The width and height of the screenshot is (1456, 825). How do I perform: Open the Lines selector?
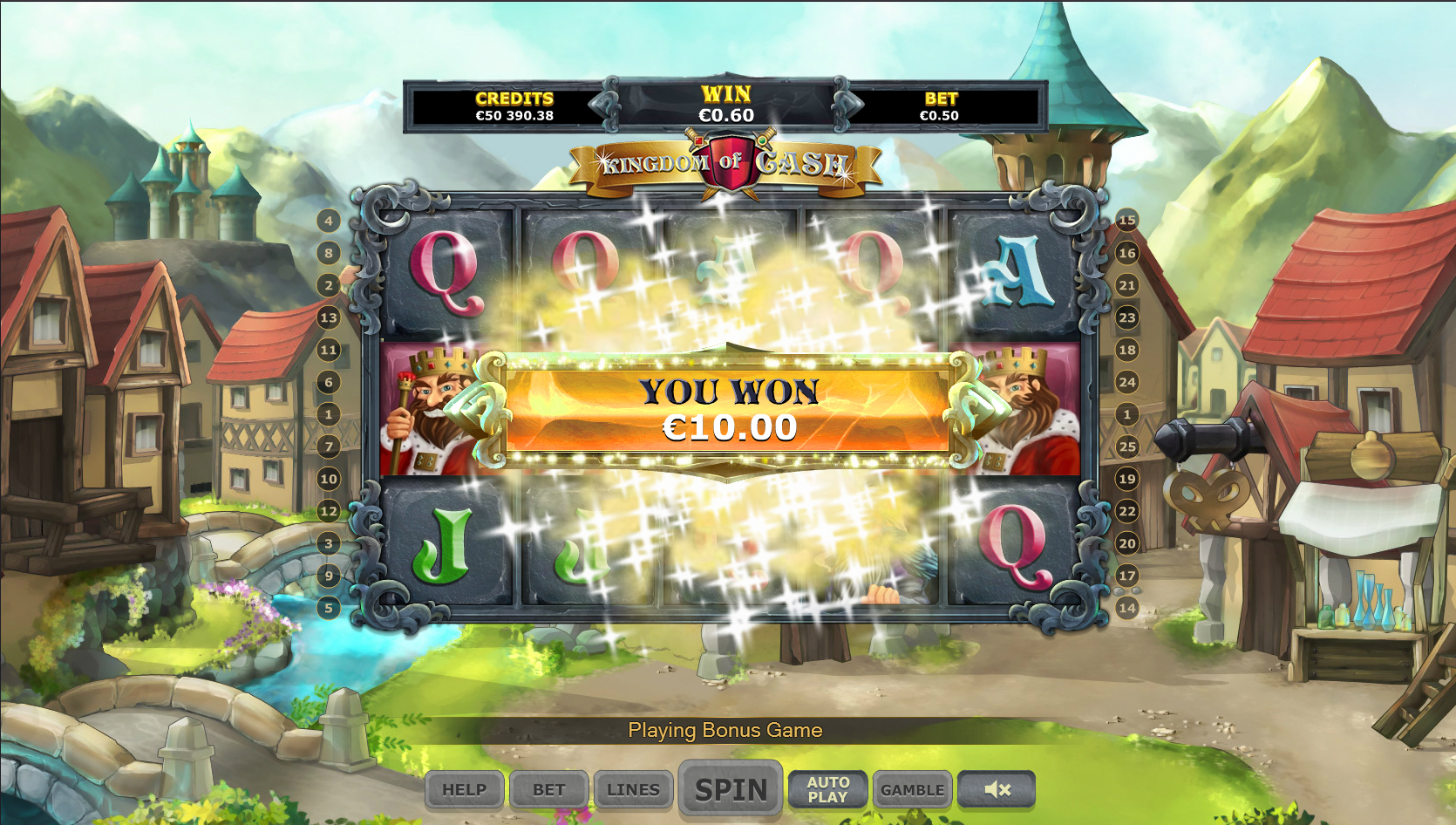[x=633, y=790]
